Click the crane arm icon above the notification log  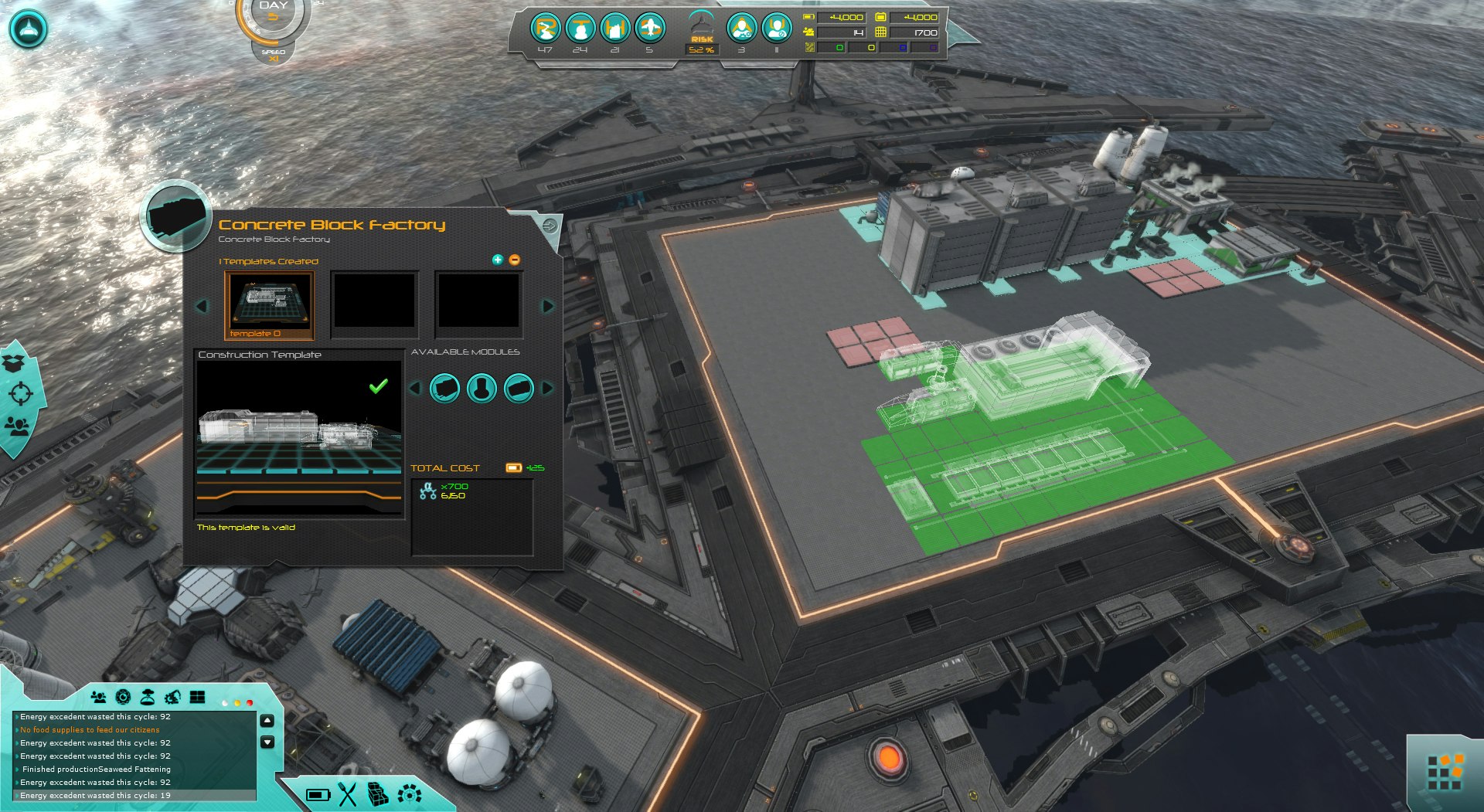(x=172, y=697)
